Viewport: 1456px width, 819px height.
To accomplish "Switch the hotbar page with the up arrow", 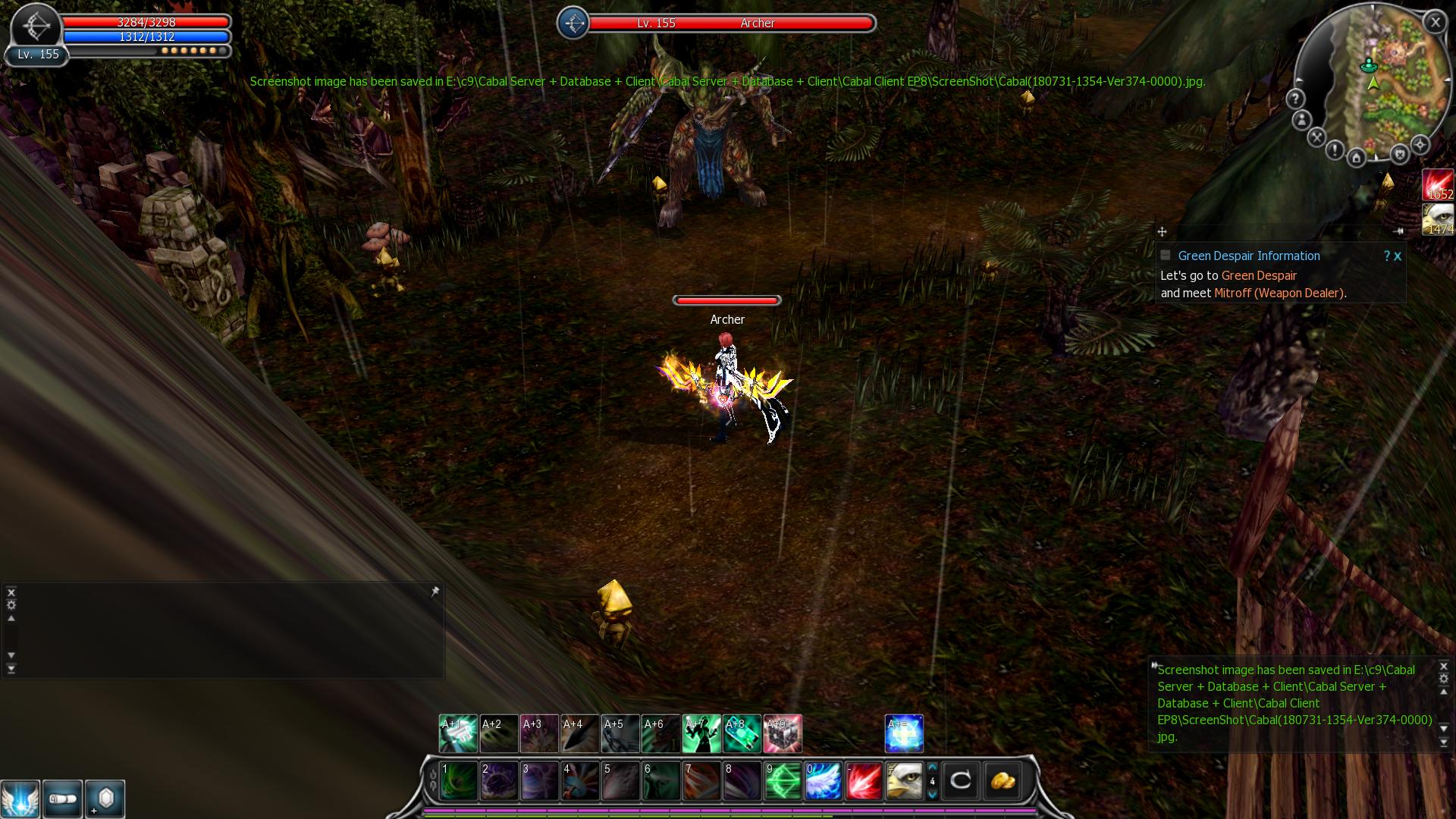I will (933, 767).
